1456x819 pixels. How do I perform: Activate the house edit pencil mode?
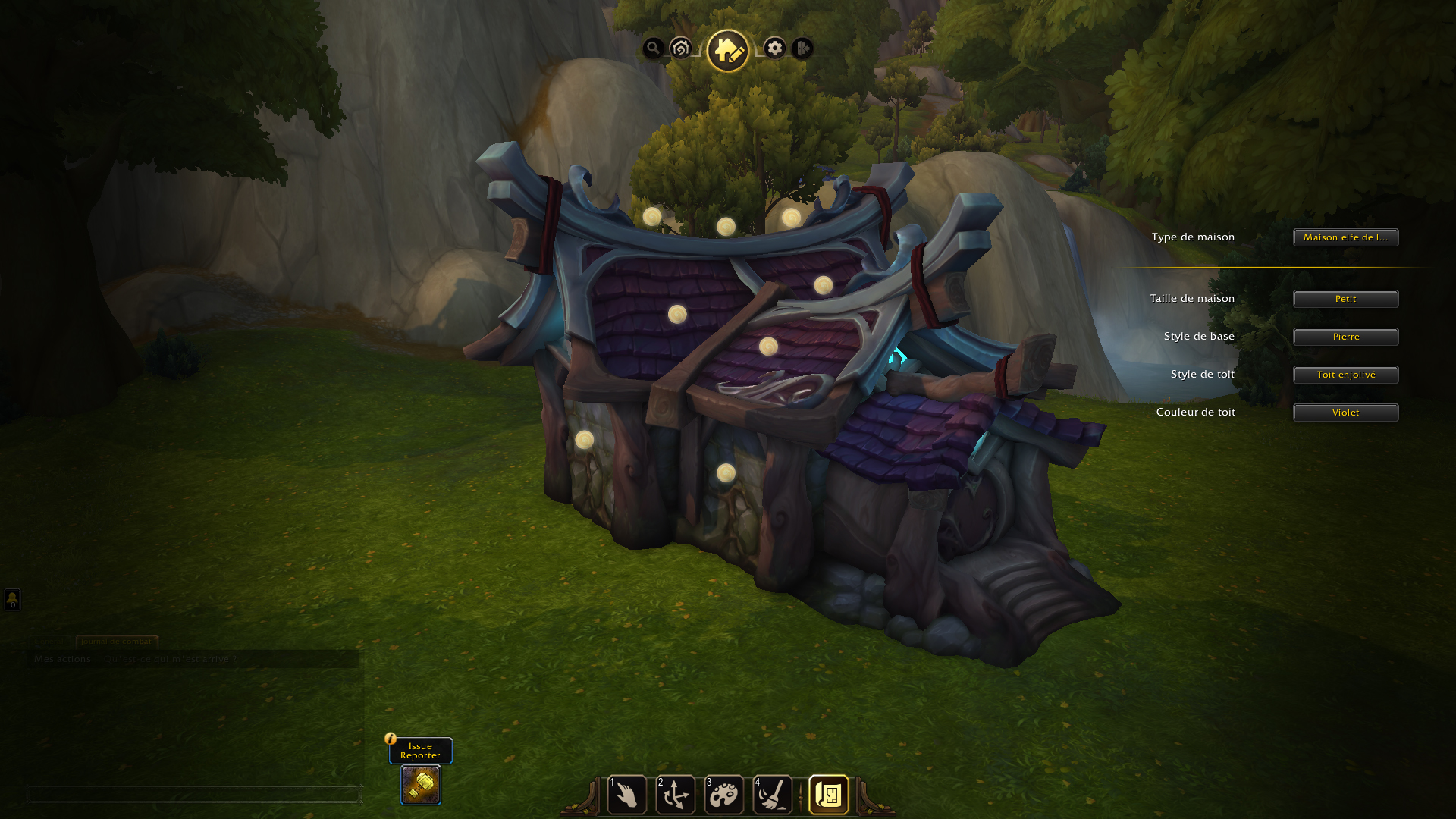pyautogui.click(x=728, y=51)
